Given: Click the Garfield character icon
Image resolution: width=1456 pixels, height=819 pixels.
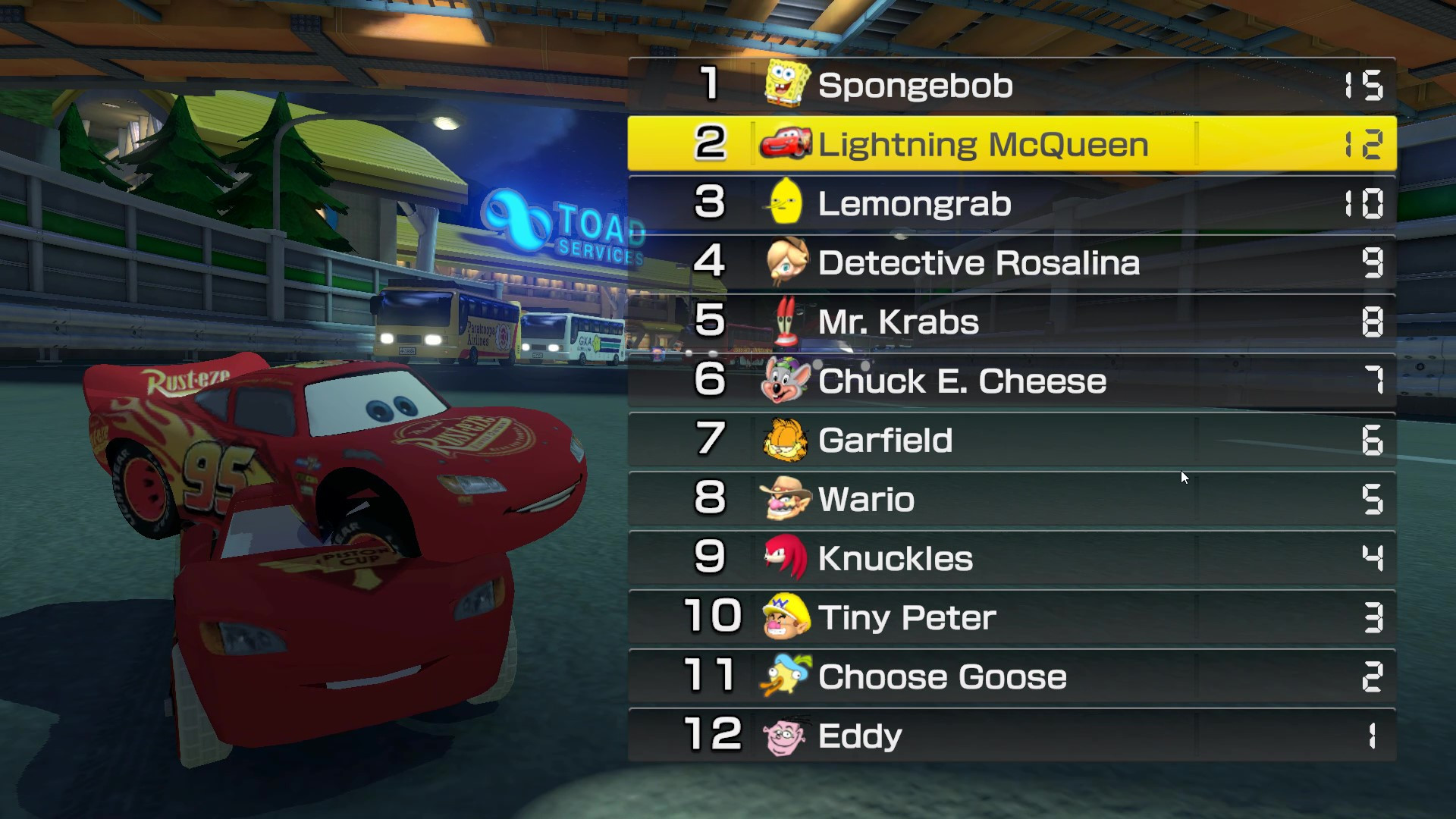Looking at the screenshot, I should pyautogui.click(x=786, y=440).
